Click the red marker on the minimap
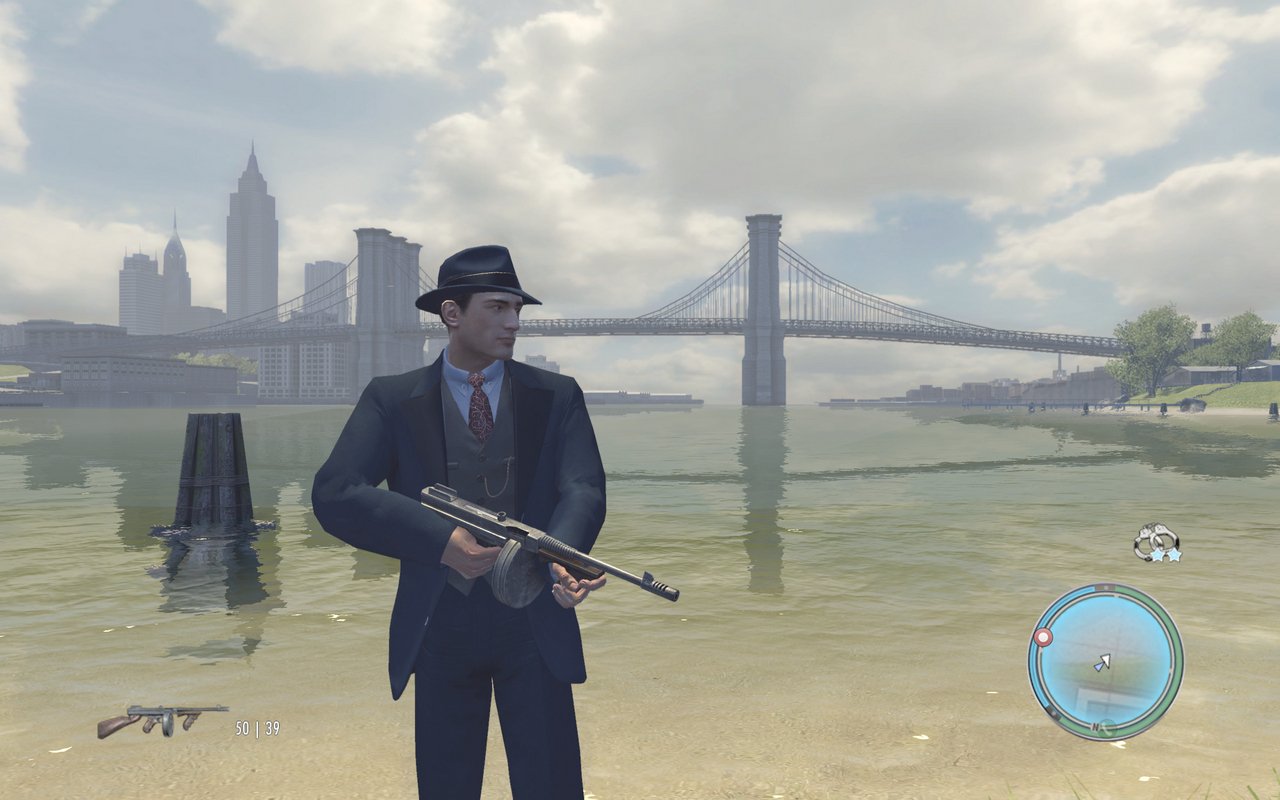Viewport: 1280px width, 800px height. click(x=1044, y=637)
